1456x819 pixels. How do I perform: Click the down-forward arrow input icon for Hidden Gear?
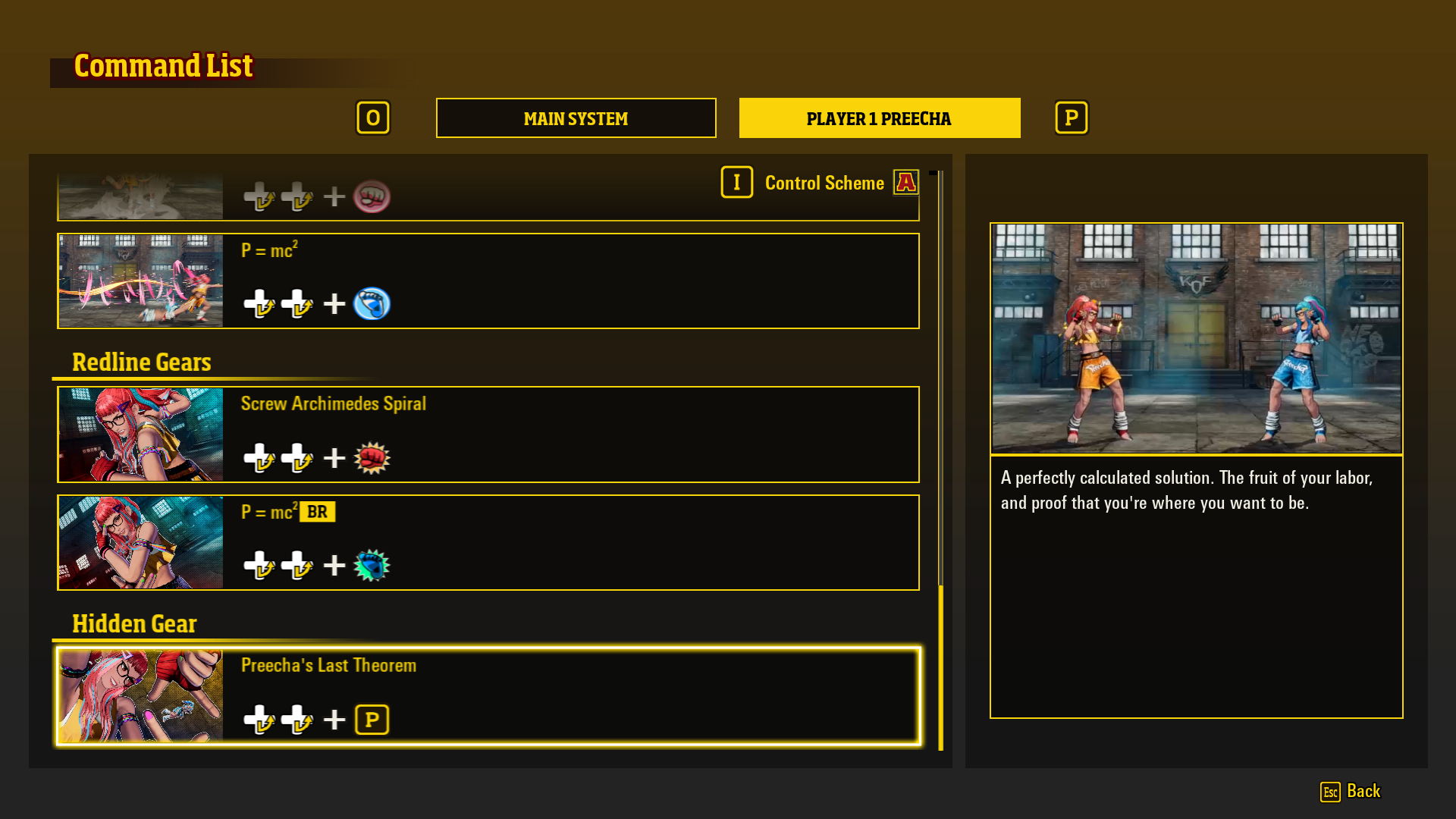259,719
